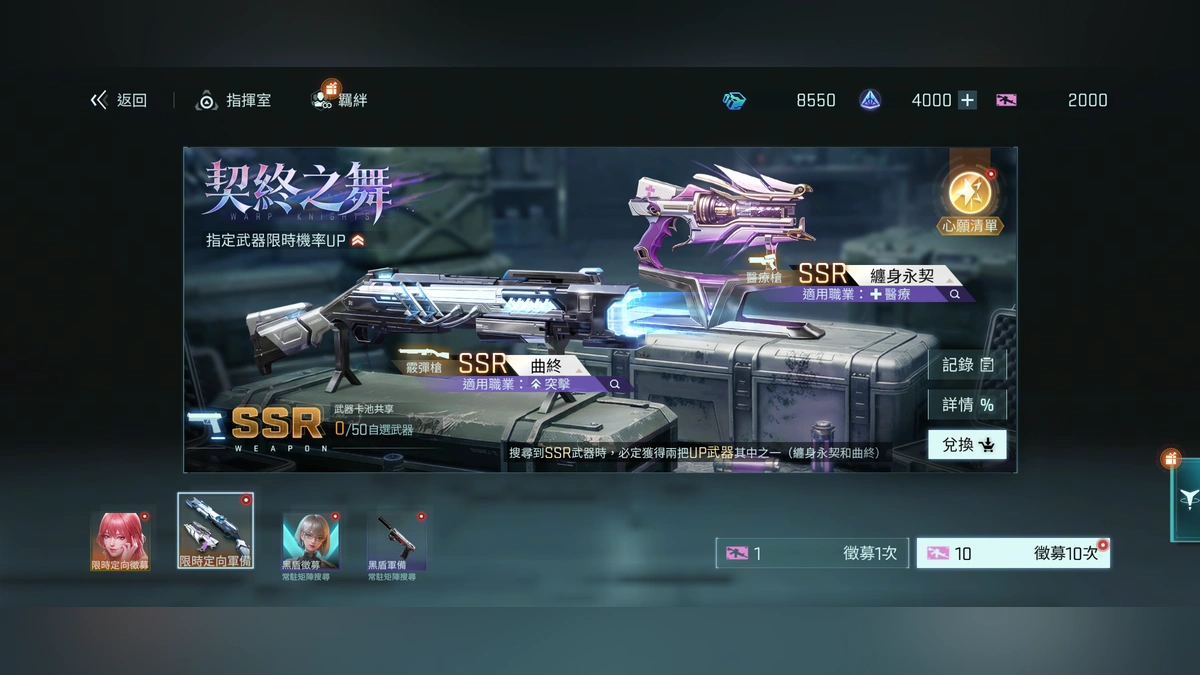Select the 限時定向軍備 weapon banner
The width and height of the screenshot is (1200, 675).
click(215, 531)
